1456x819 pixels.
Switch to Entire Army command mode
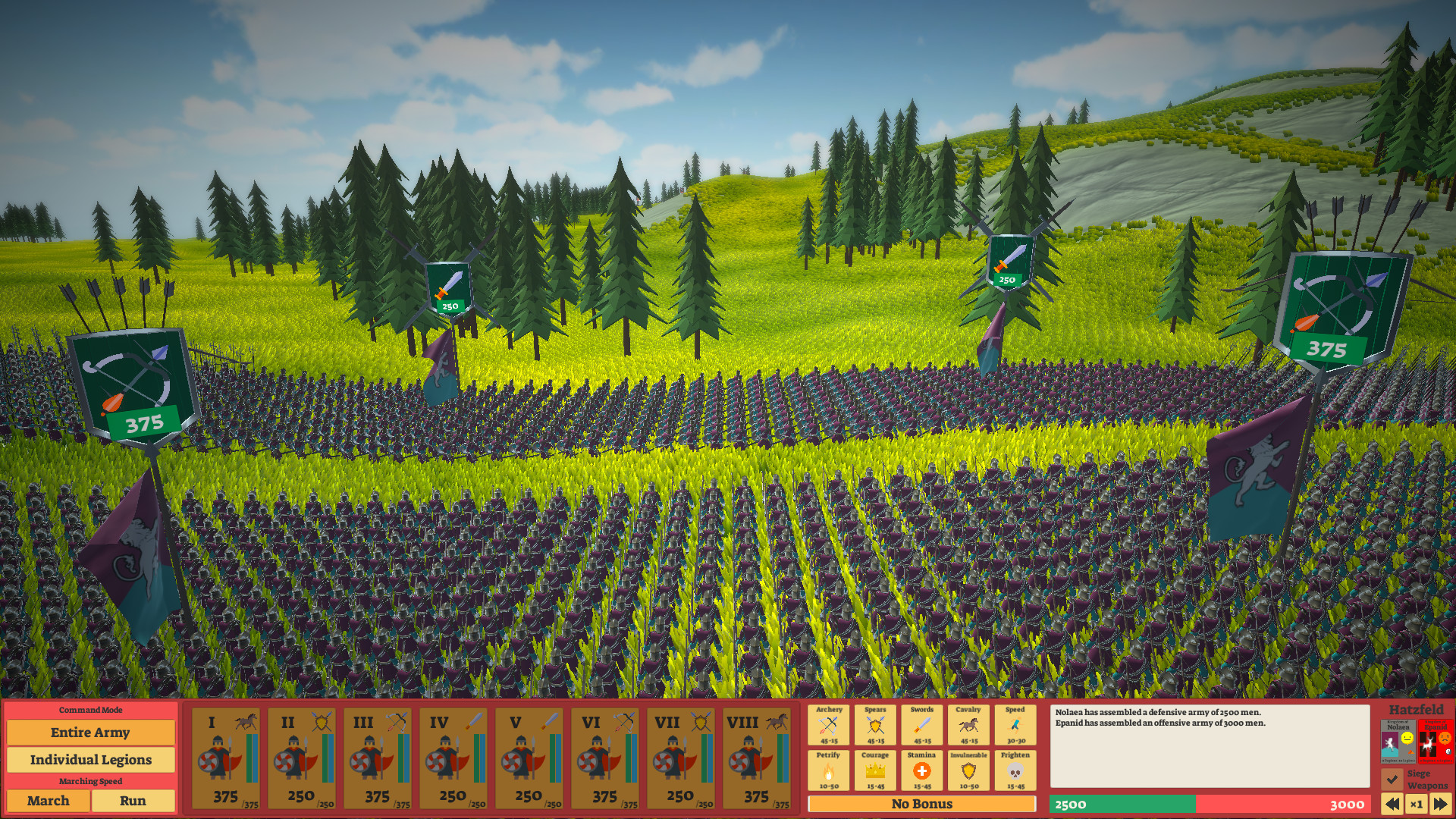pyautogui.click(x=89, y=733)
